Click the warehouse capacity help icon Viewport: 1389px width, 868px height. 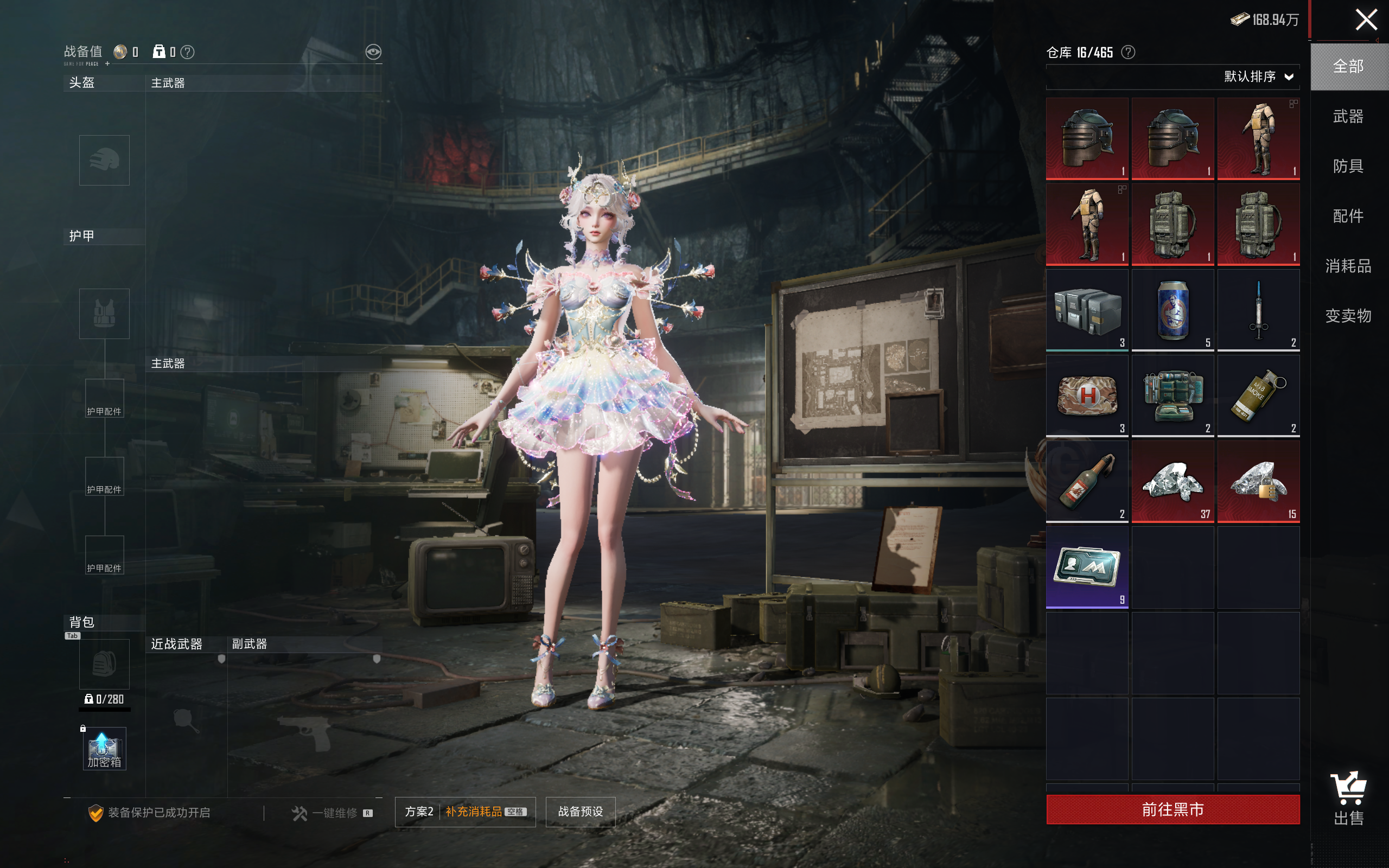click(x=1128, y=52)
